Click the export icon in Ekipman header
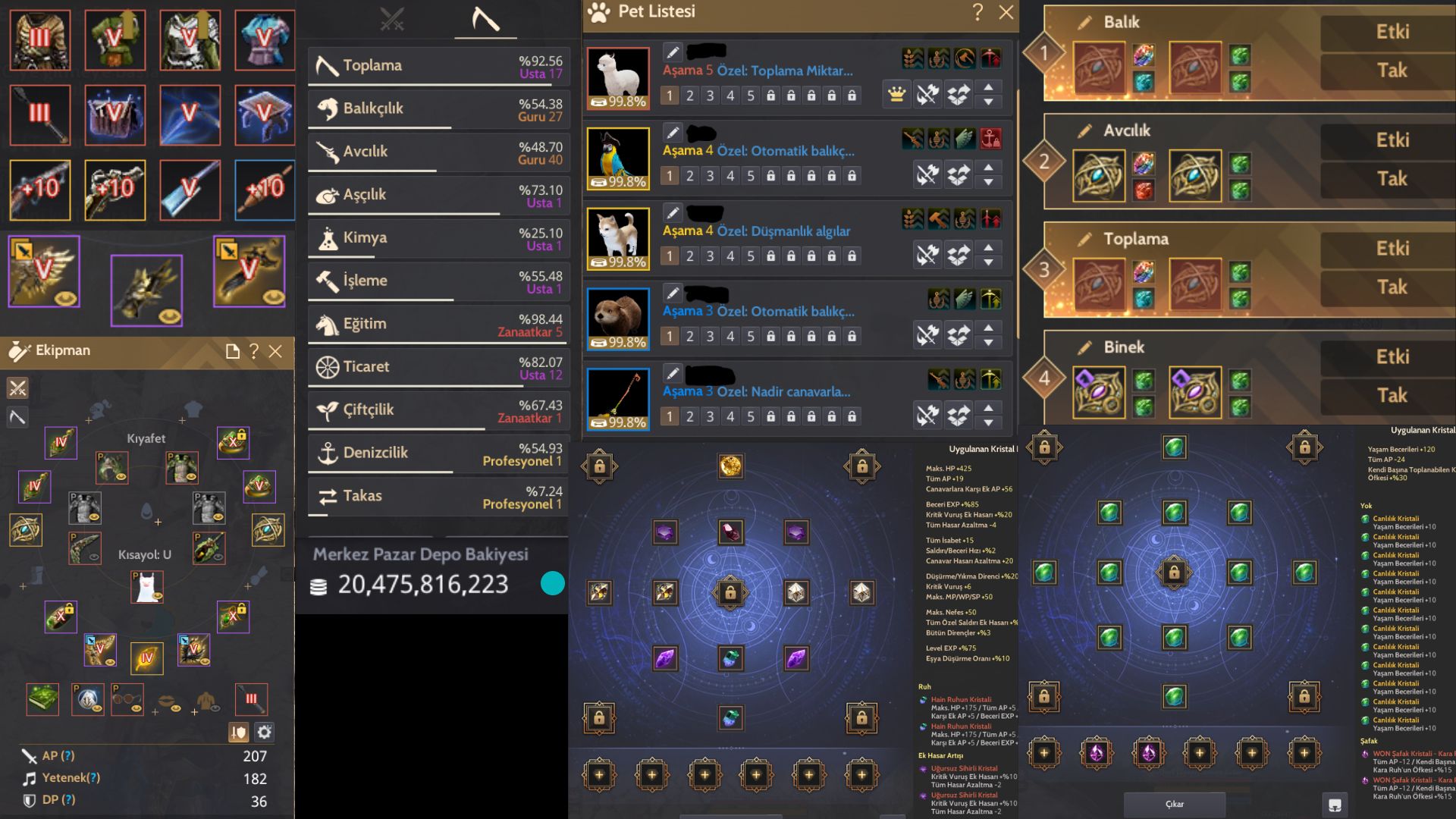 (231, 351)
